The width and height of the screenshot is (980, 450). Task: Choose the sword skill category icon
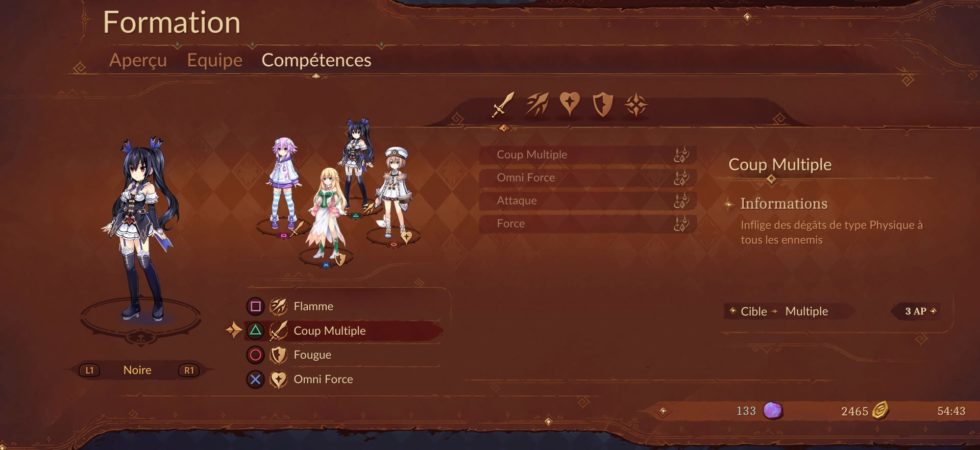[x=503, y=104]
